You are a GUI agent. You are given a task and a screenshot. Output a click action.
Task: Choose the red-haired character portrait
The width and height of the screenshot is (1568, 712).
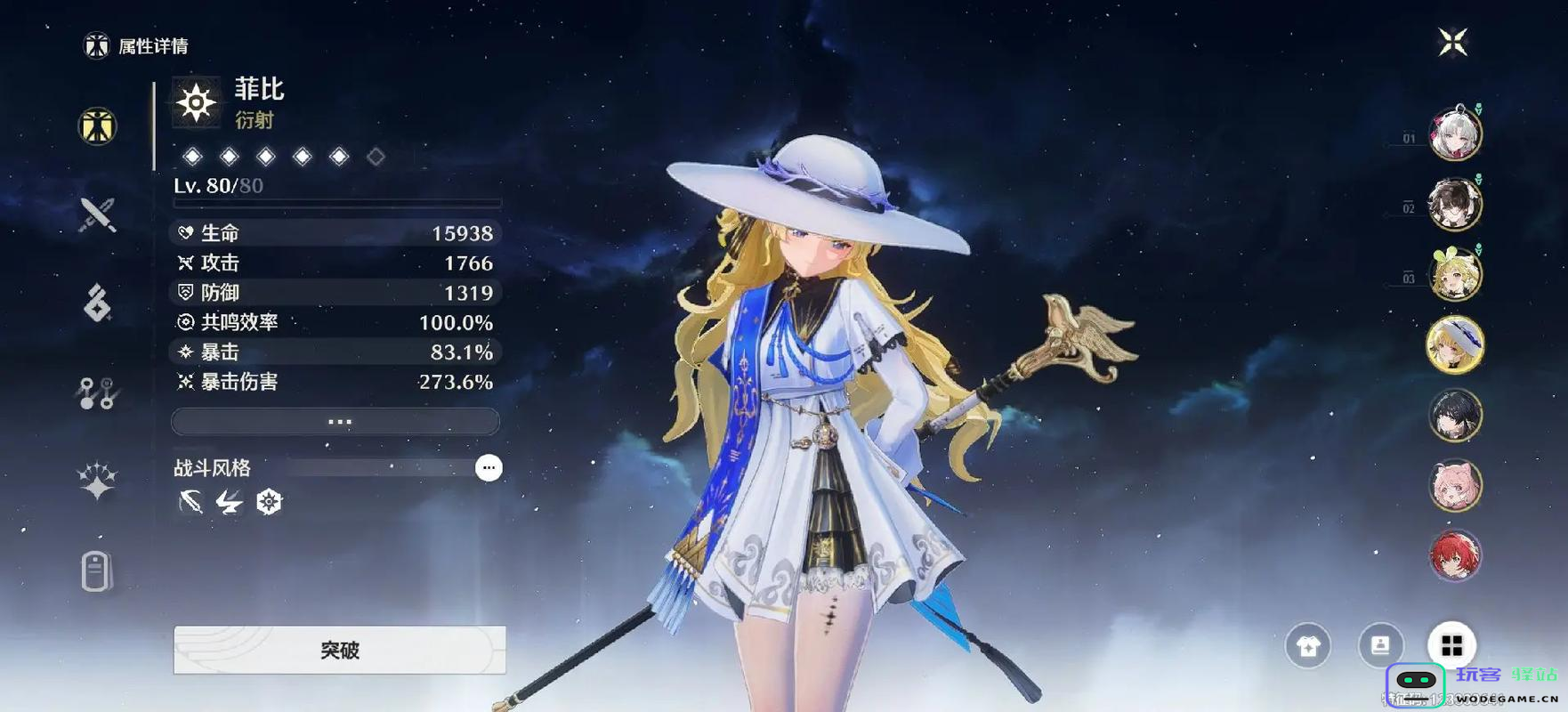tap(1455, 555)
